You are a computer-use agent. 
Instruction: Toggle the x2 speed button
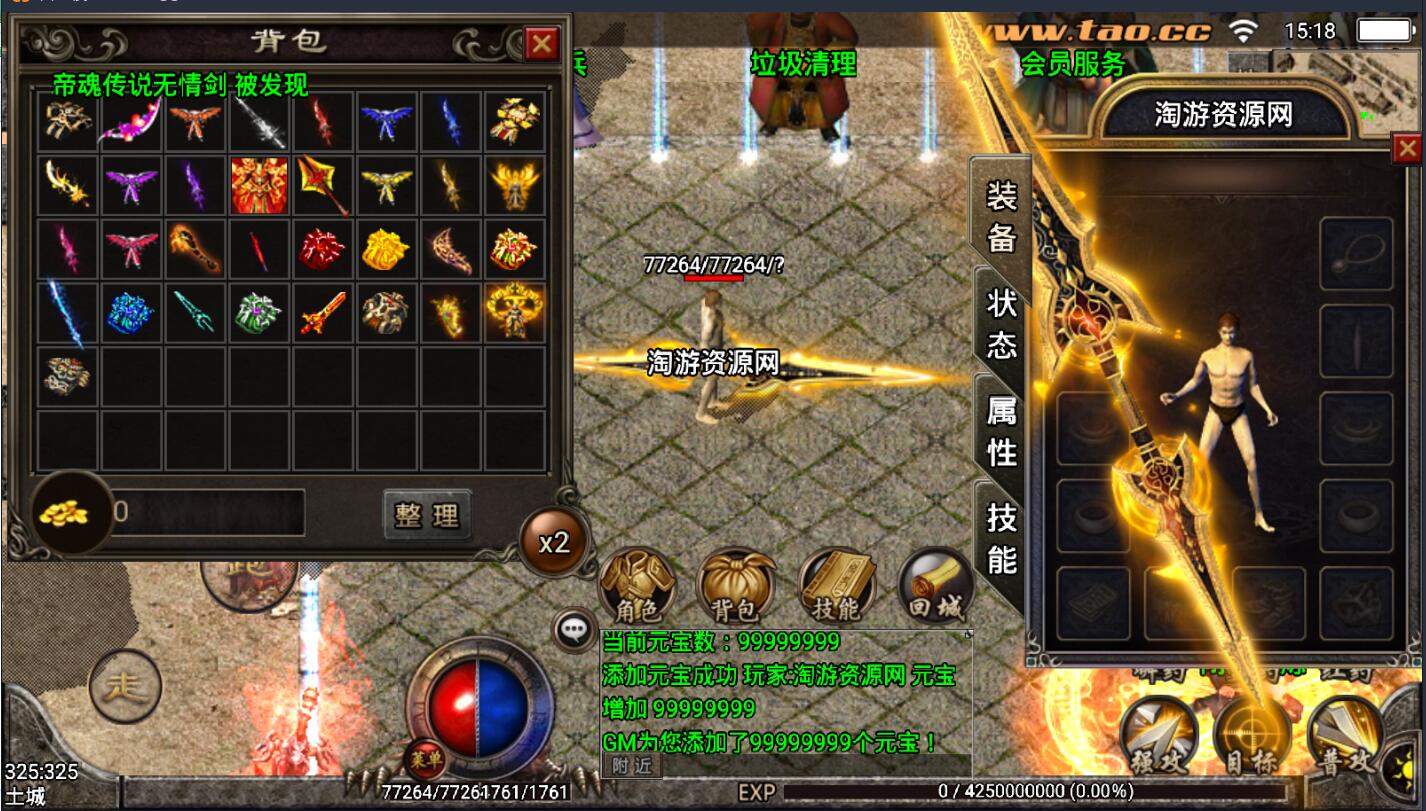(x=553, y=542)
